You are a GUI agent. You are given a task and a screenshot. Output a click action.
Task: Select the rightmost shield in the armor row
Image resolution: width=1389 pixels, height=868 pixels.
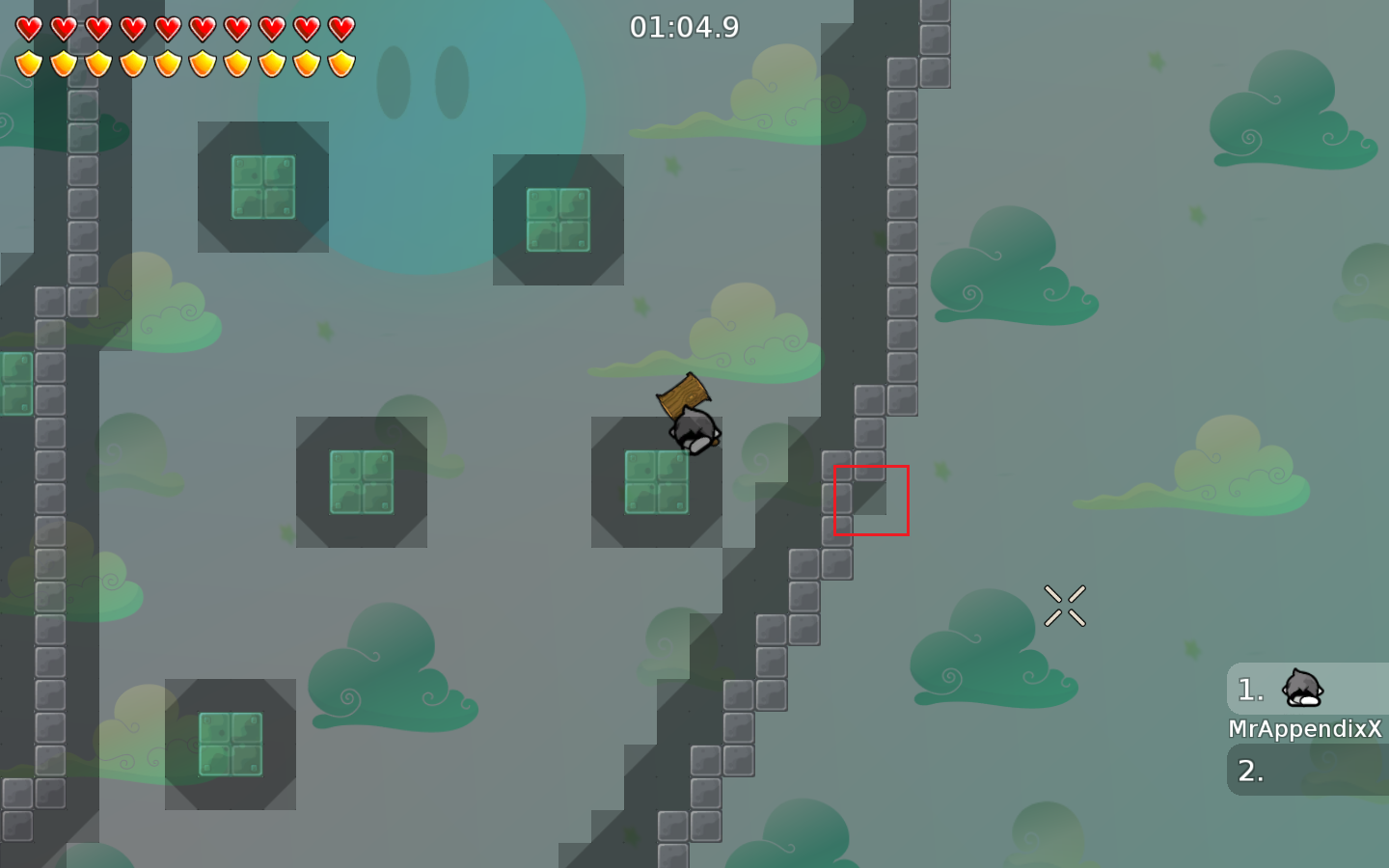[340, 63]
